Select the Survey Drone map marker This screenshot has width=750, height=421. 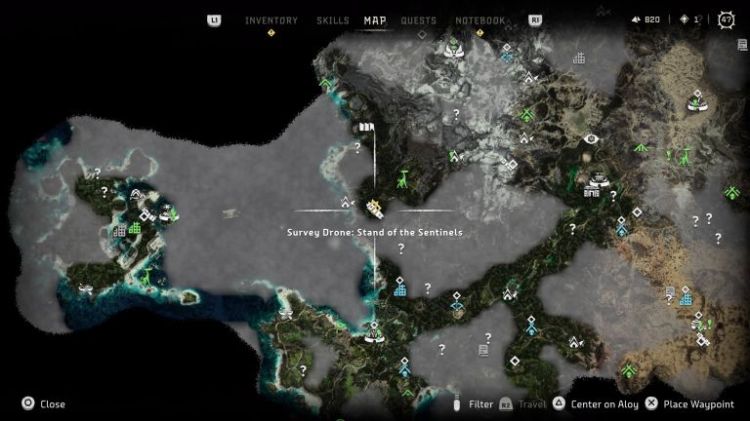[375, 208]
